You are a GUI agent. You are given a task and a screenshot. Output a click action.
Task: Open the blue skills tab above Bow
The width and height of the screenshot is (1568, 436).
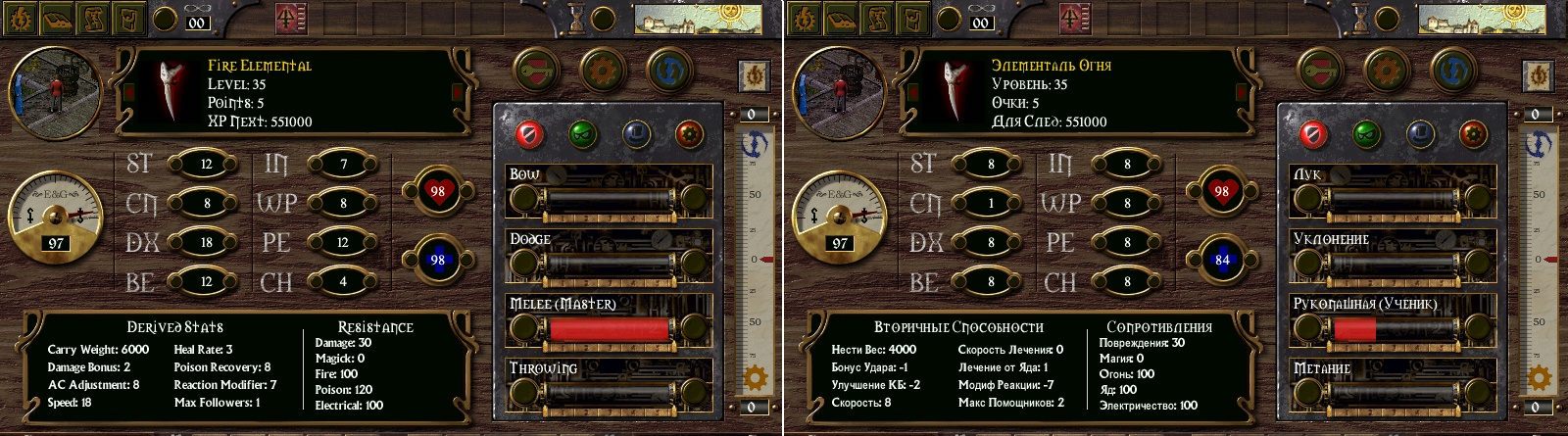(636, 132)
